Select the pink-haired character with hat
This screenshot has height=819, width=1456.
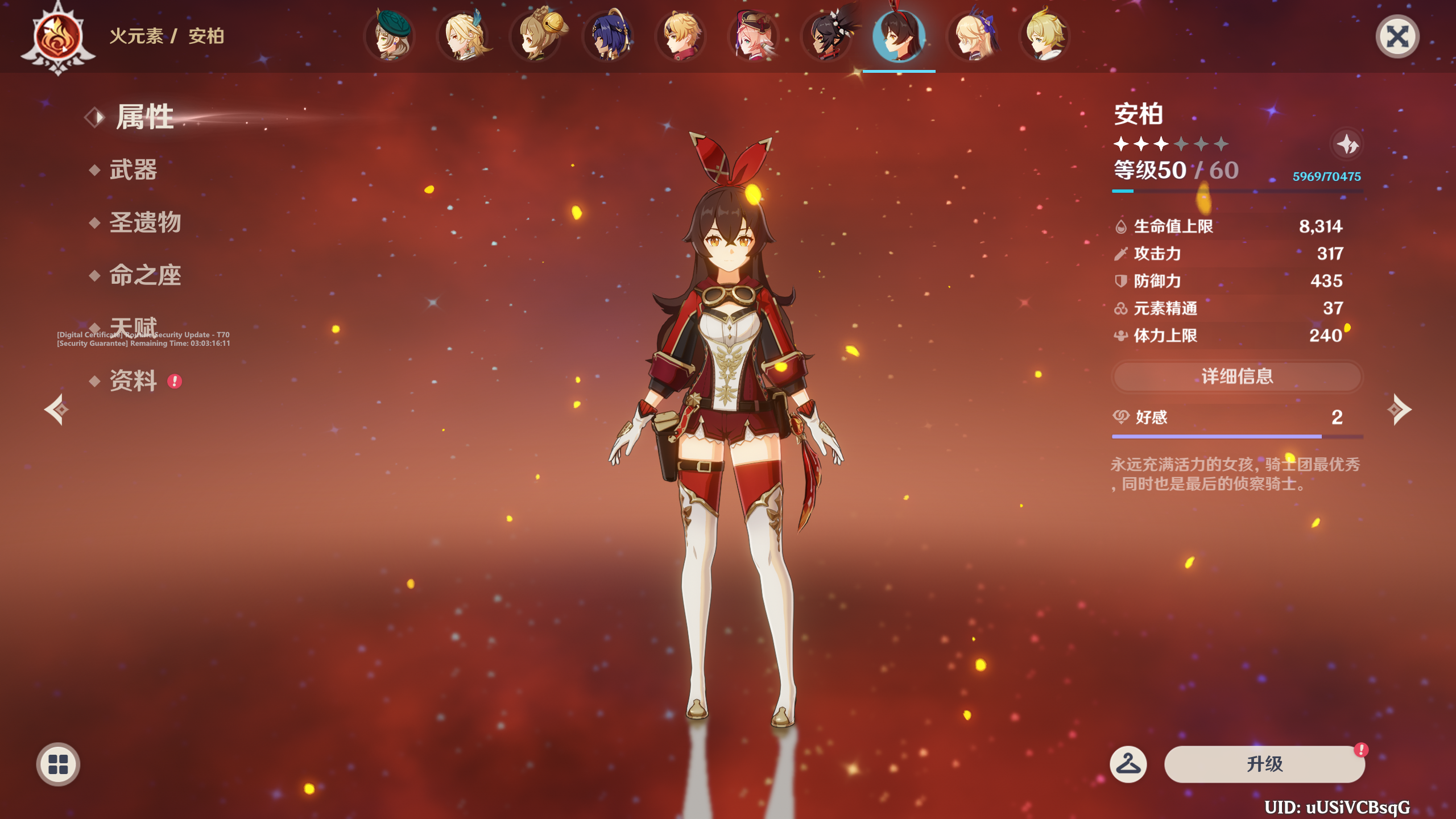(754, 36)
